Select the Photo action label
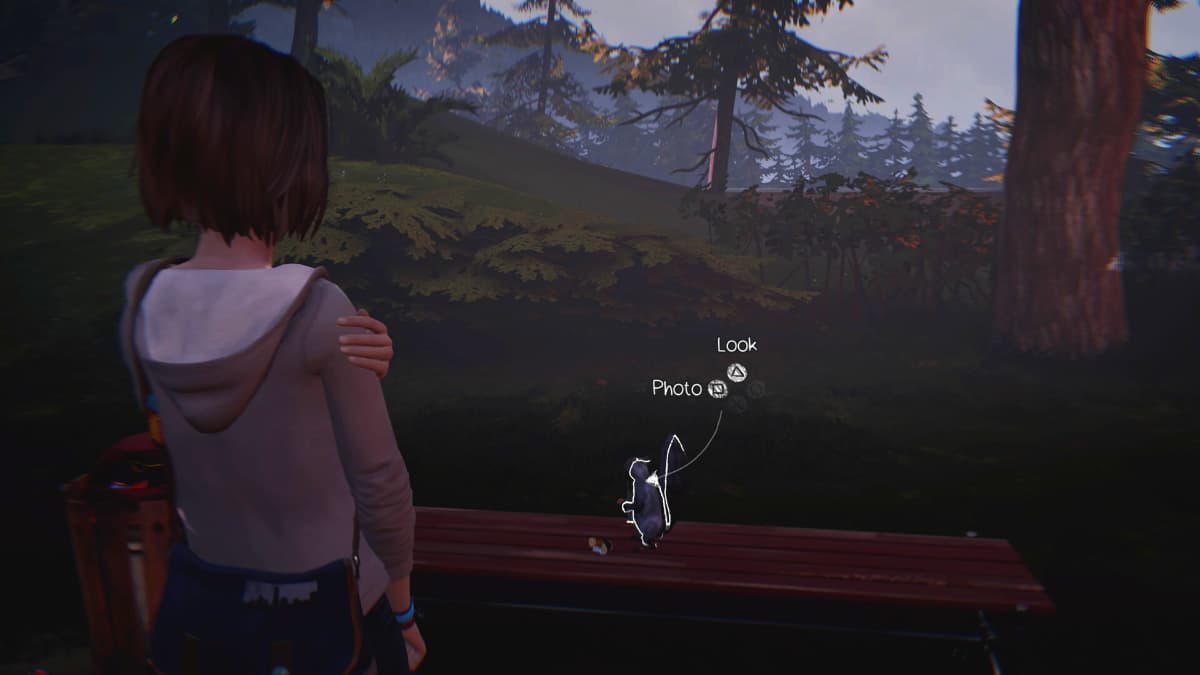 click(x=677, y=388)
